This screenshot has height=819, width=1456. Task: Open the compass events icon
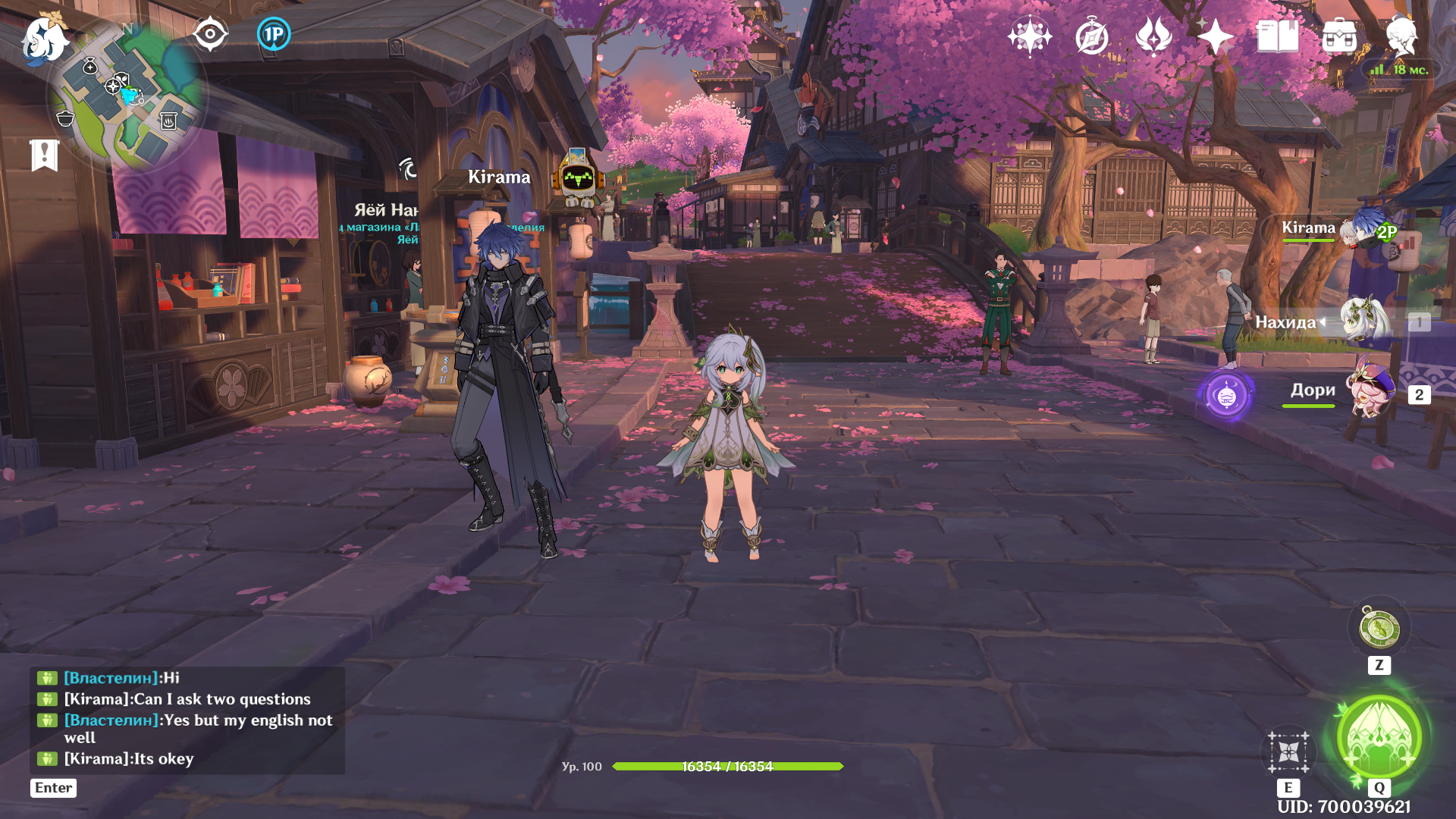coord(1091,36)
